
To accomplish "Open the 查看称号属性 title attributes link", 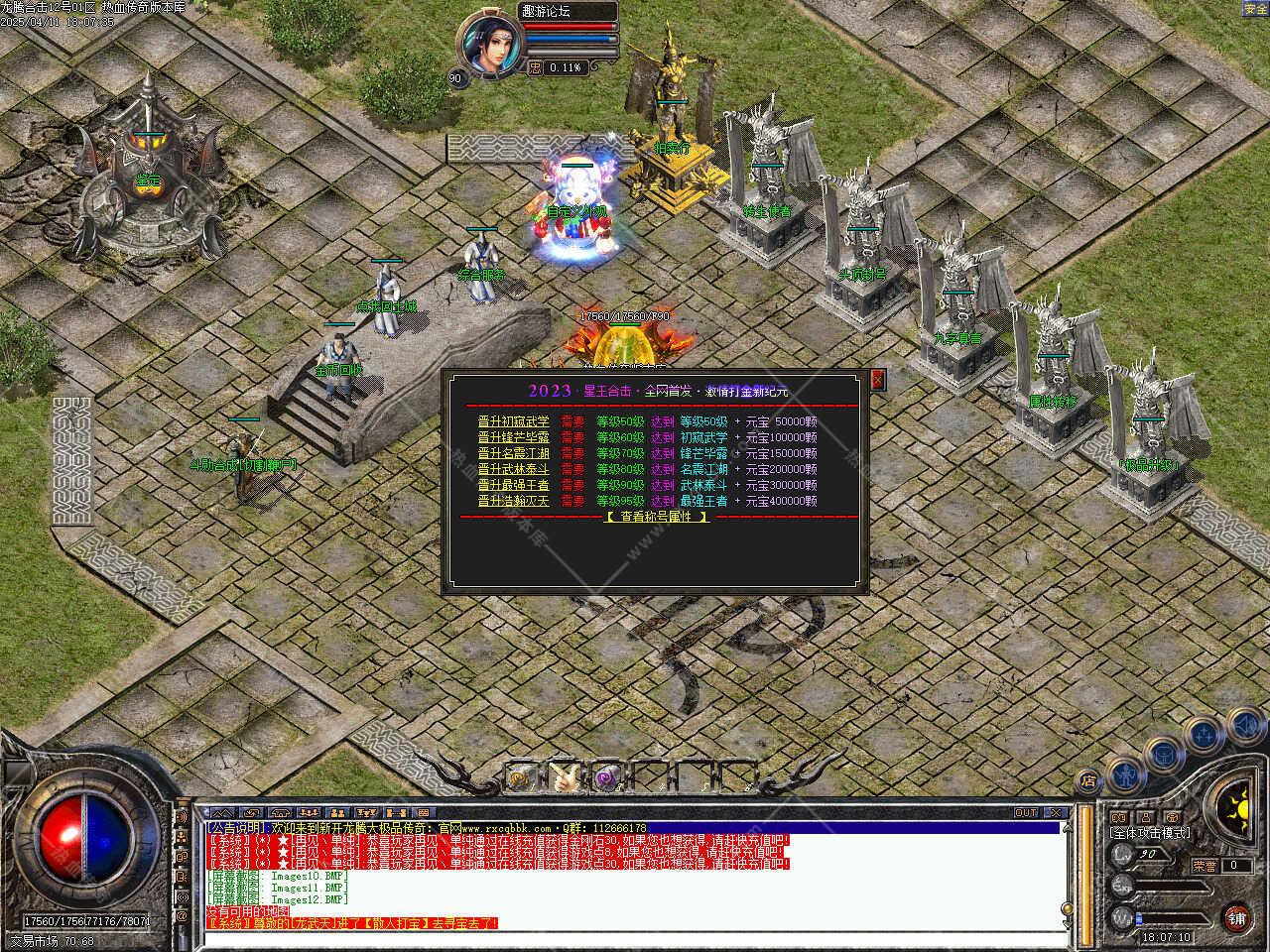I will click(x=657, y=517).
